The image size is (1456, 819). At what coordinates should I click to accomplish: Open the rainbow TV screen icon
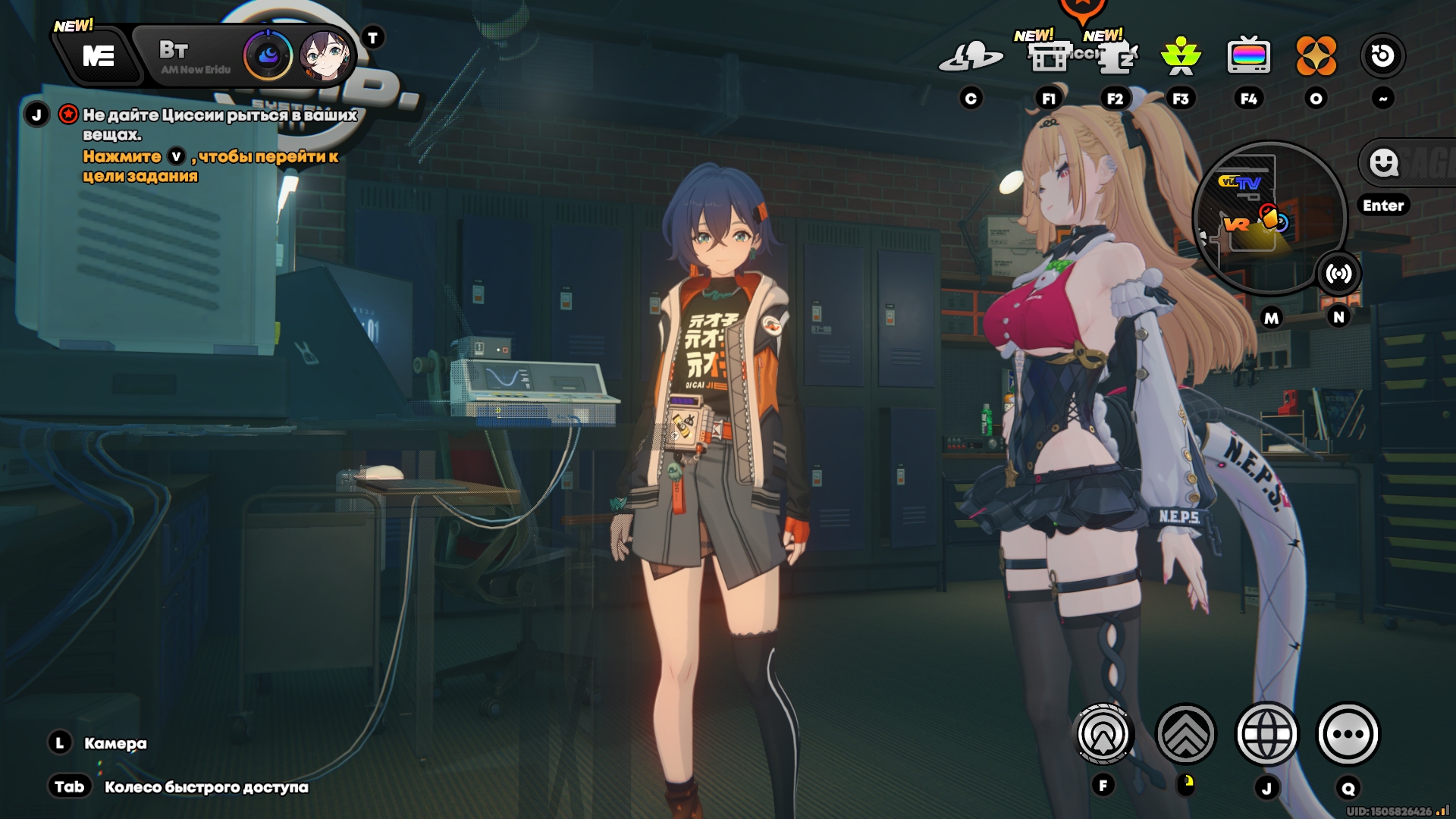point(1248,56)
